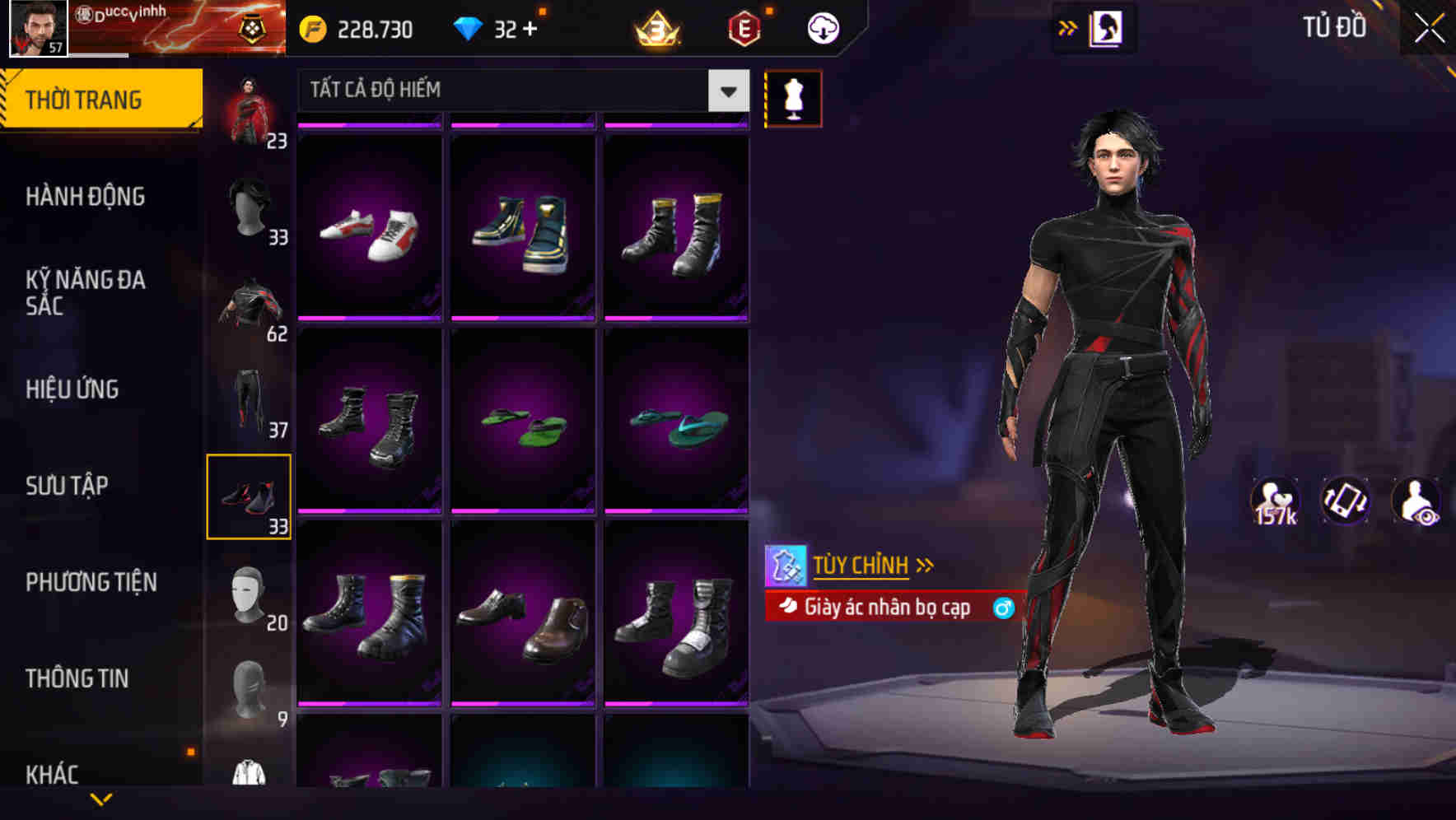
Task: Select the character pose icon near top right
Action: tap(1107, 27)
